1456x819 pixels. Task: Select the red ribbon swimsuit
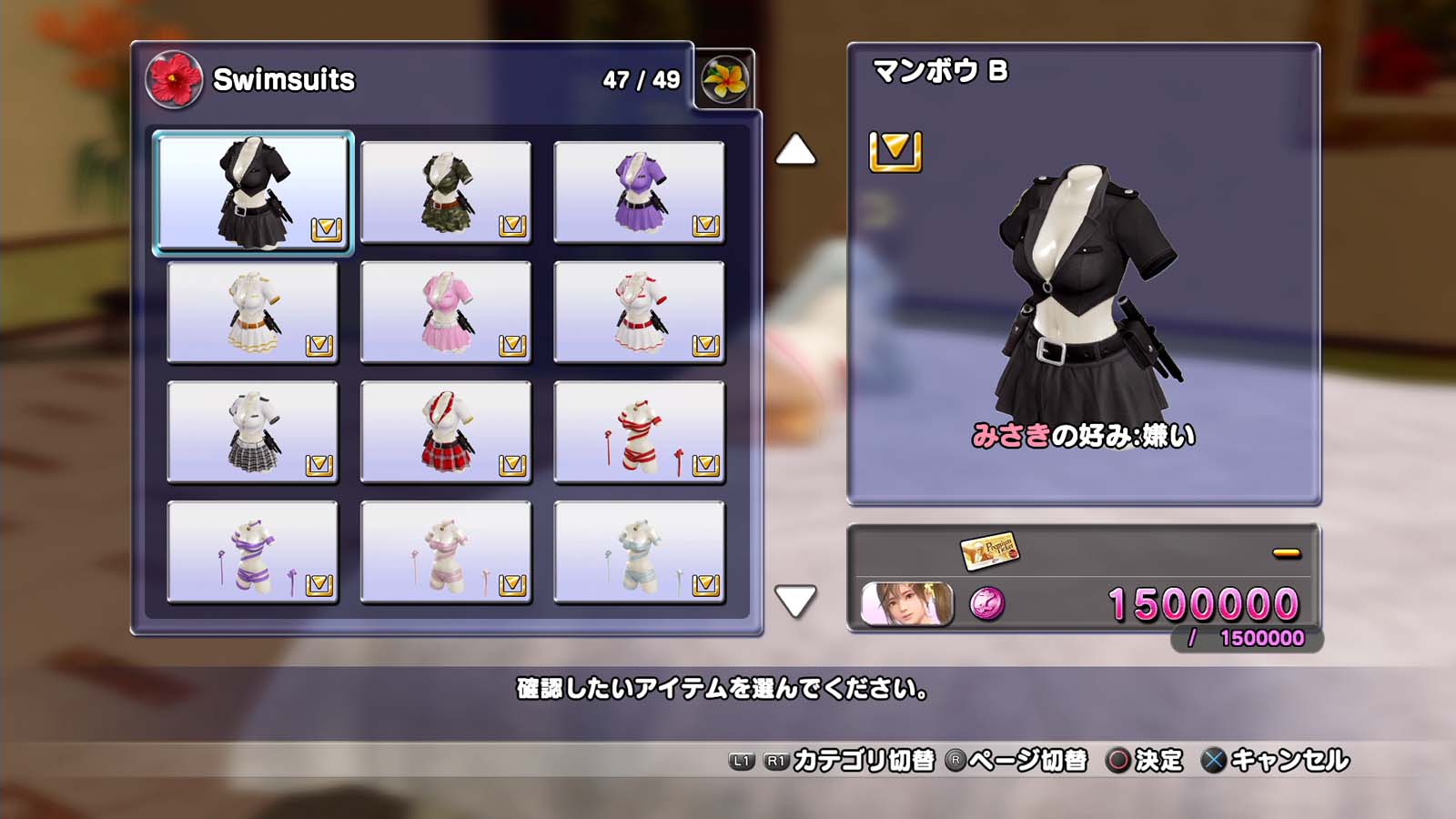[x=639, y=432]
